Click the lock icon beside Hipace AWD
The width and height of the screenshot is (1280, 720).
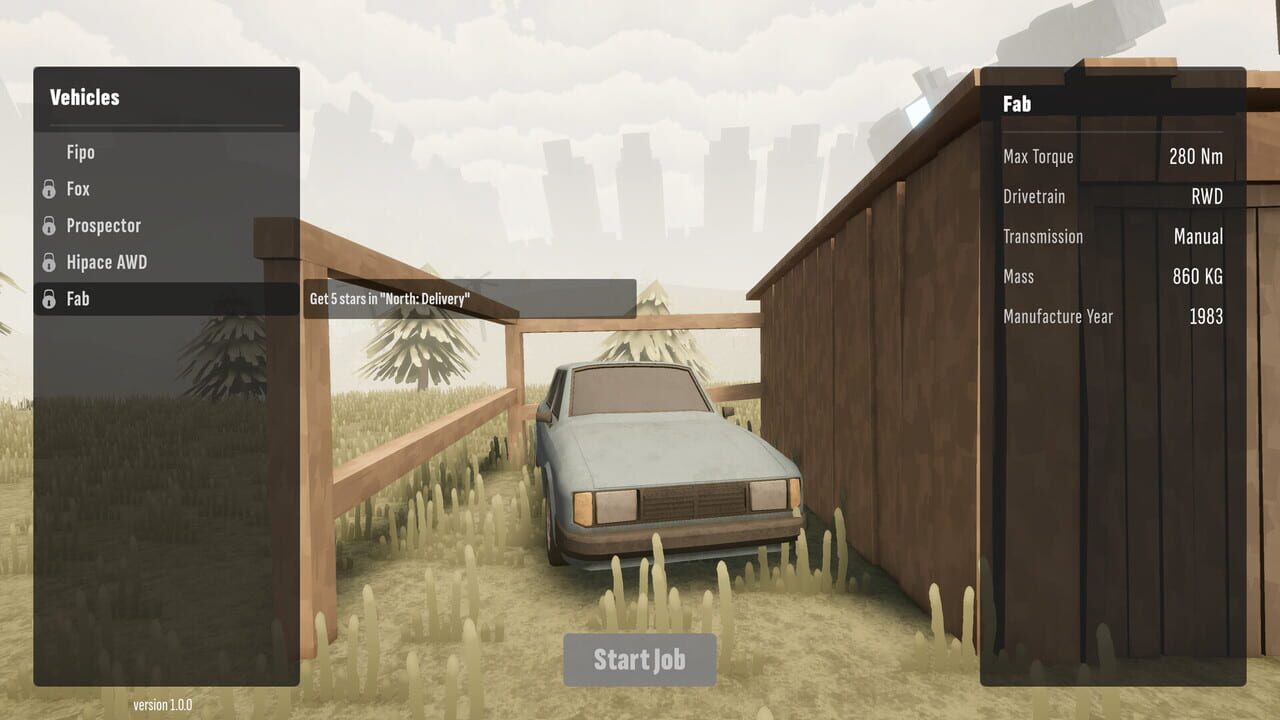(x=48, y=262)
